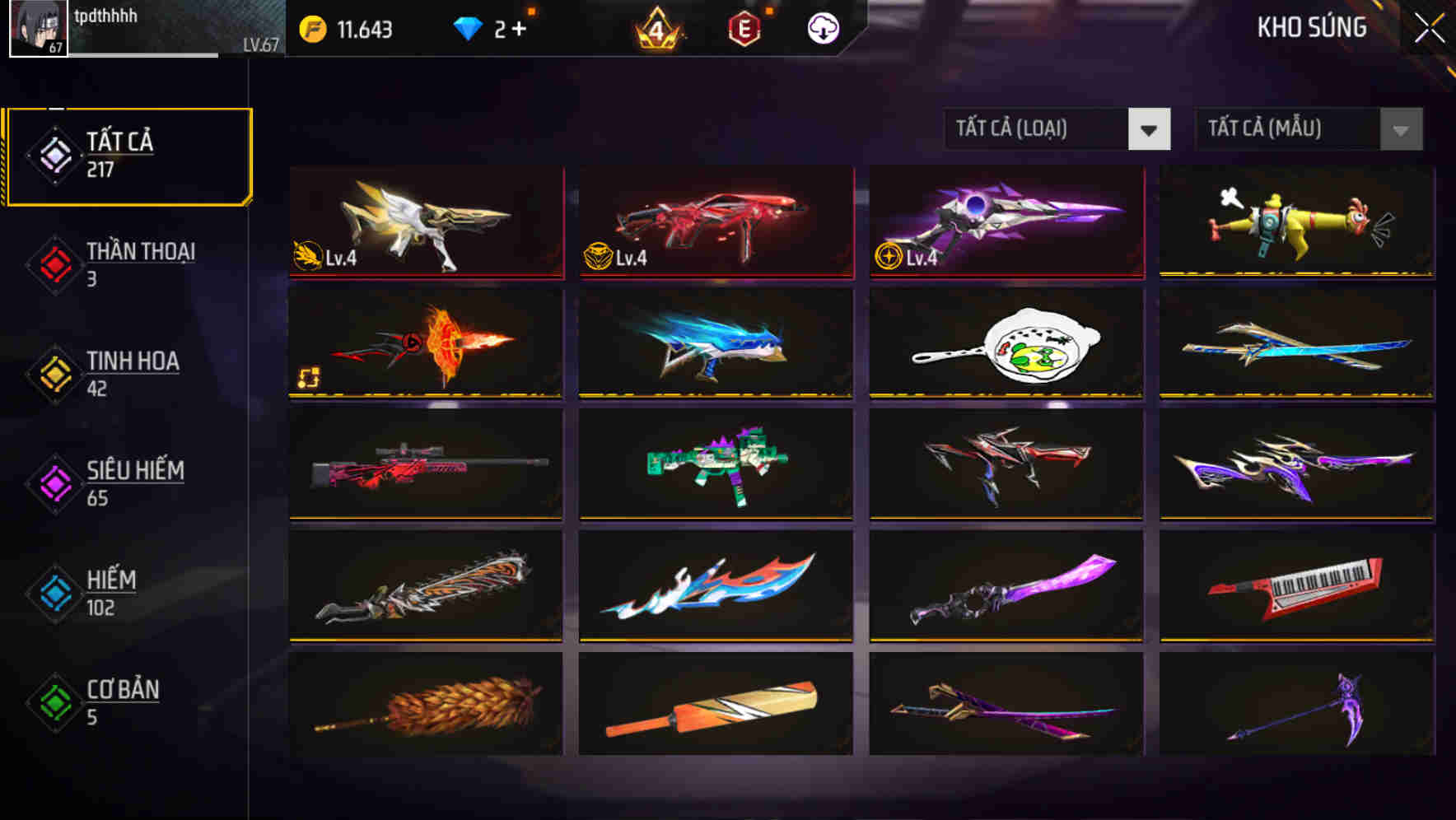Expand the weapon type dropdown arrow
The height and width of the screenshot is (820, 1456).
1150,129
